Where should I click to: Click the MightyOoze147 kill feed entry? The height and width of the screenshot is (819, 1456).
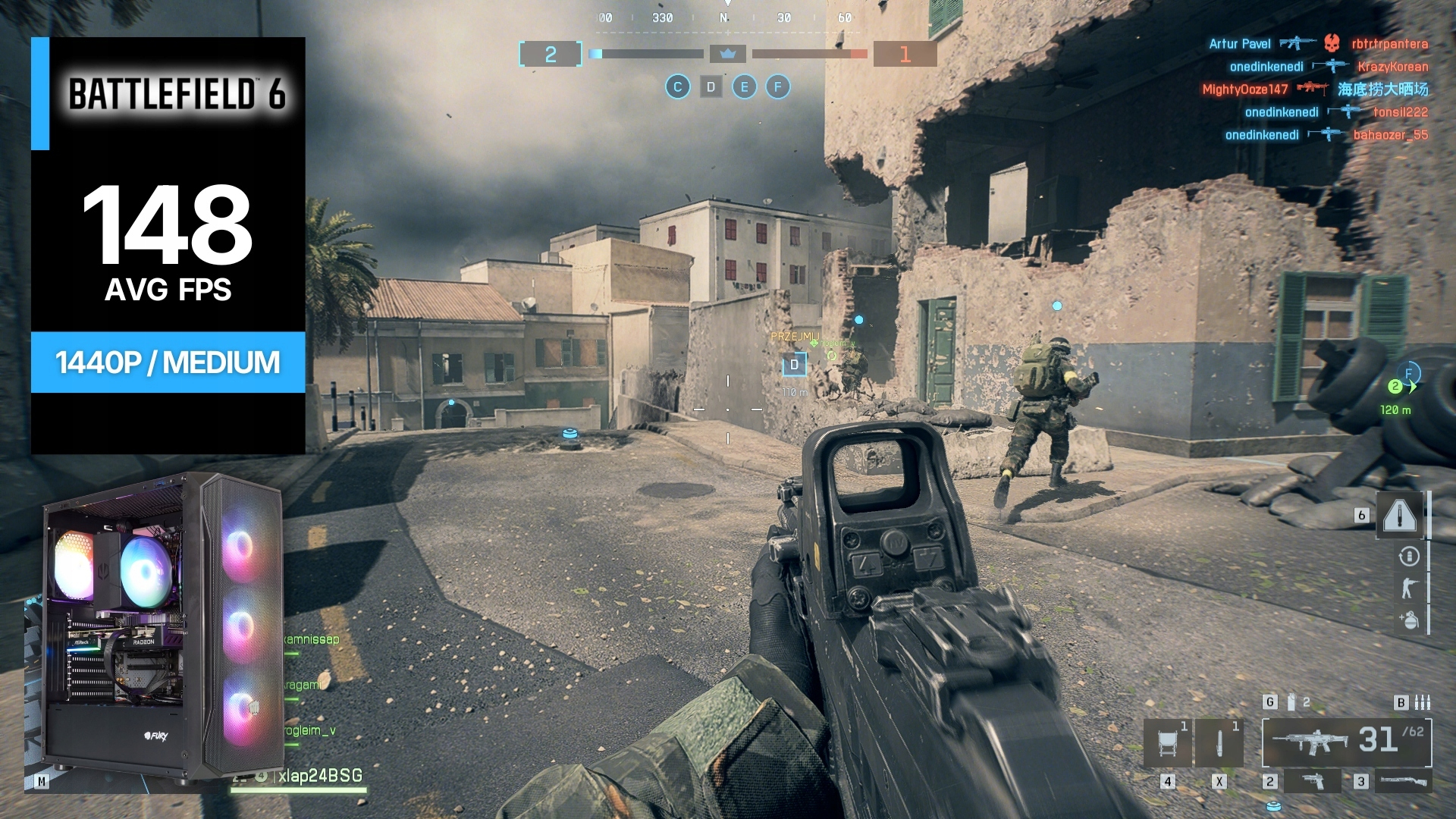(x=1244, y=89)
